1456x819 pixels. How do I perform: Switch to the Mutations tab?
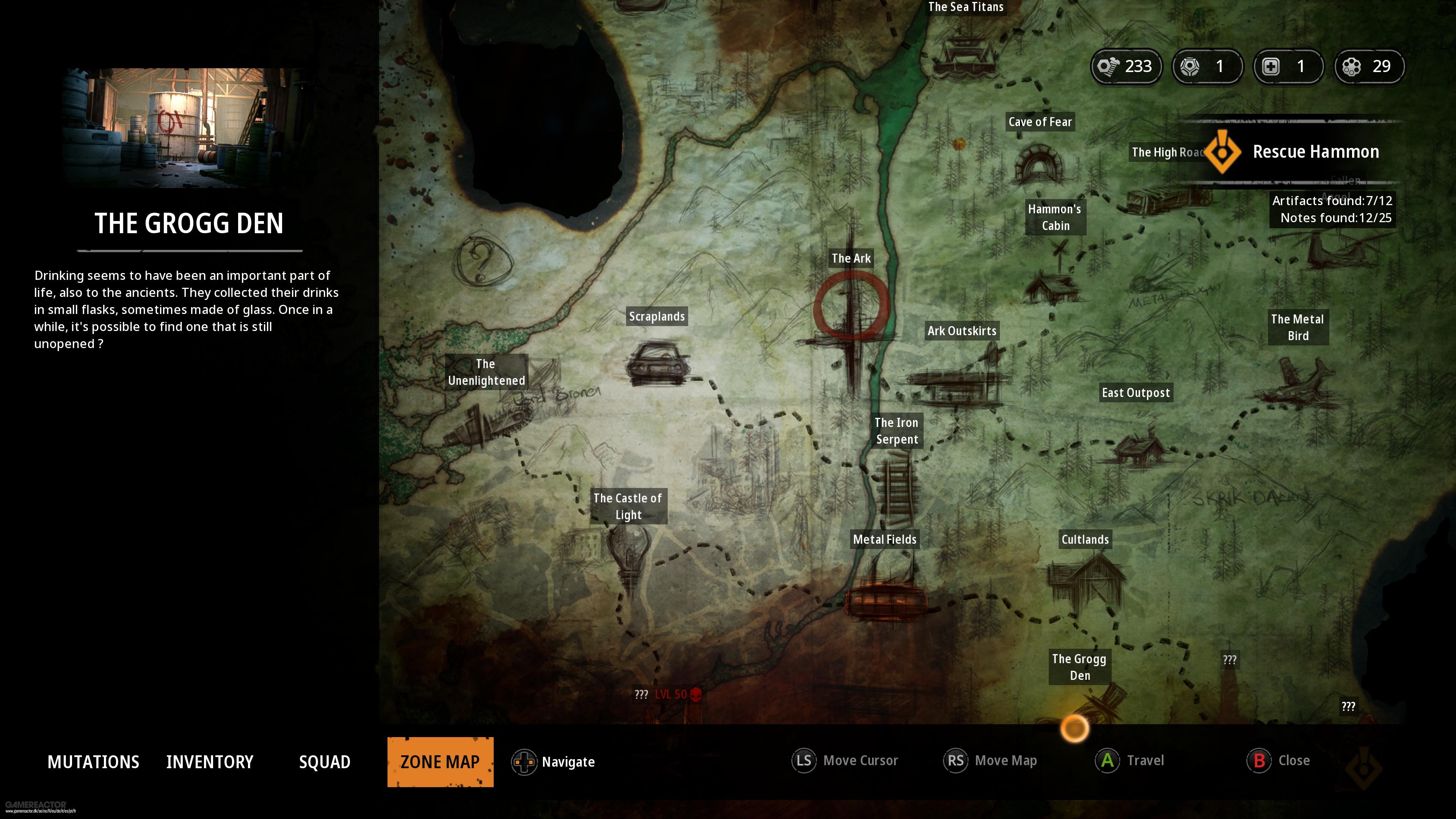(93, 762)
